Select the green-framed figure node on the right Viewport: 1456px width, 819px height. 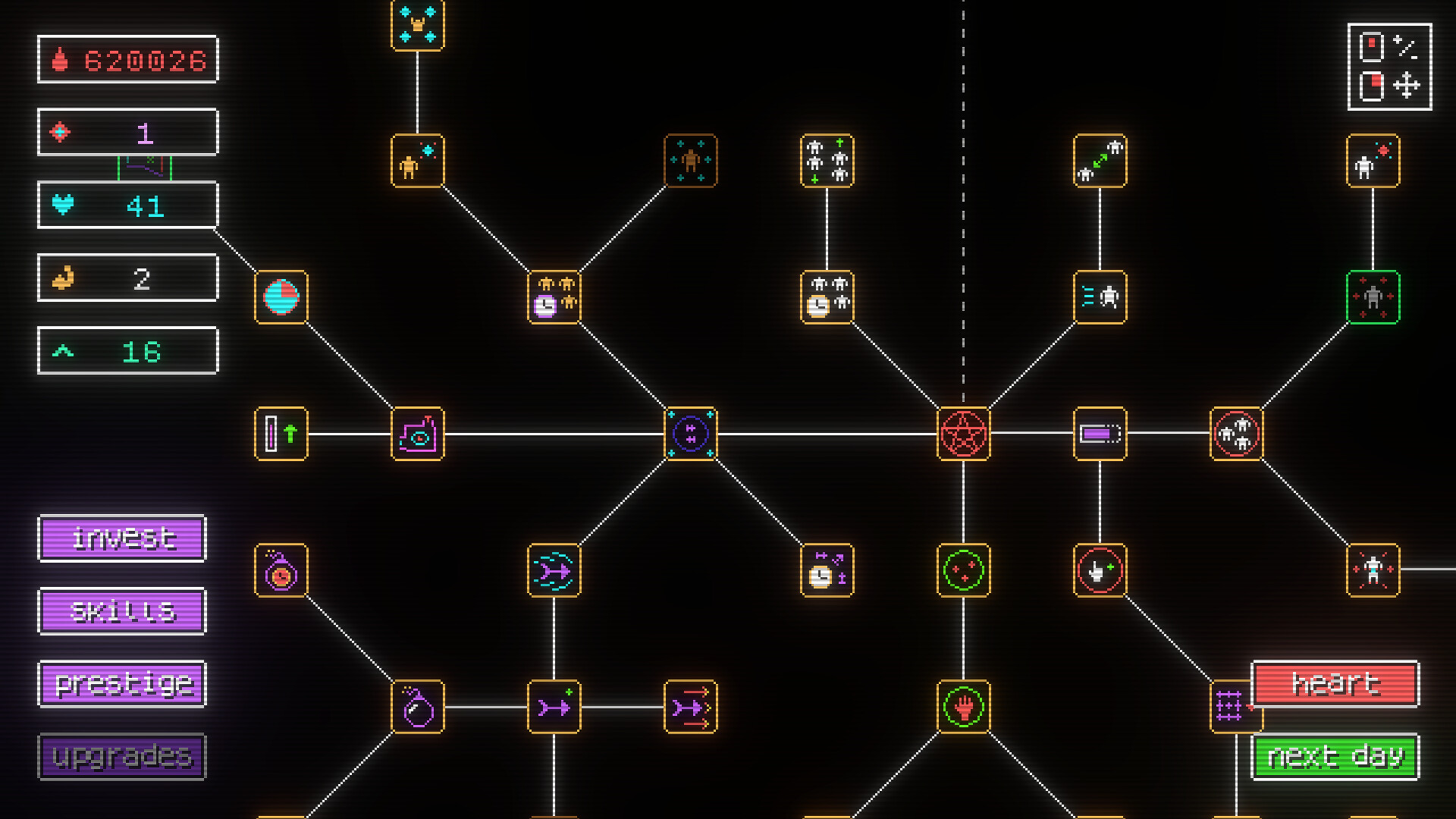pyautogui.click(x=1374, y=297)
